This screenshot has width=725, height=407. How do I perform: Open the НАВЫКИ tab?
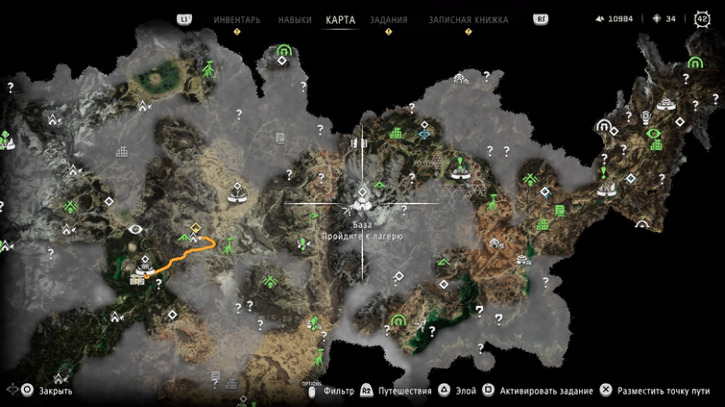[294, 19]
